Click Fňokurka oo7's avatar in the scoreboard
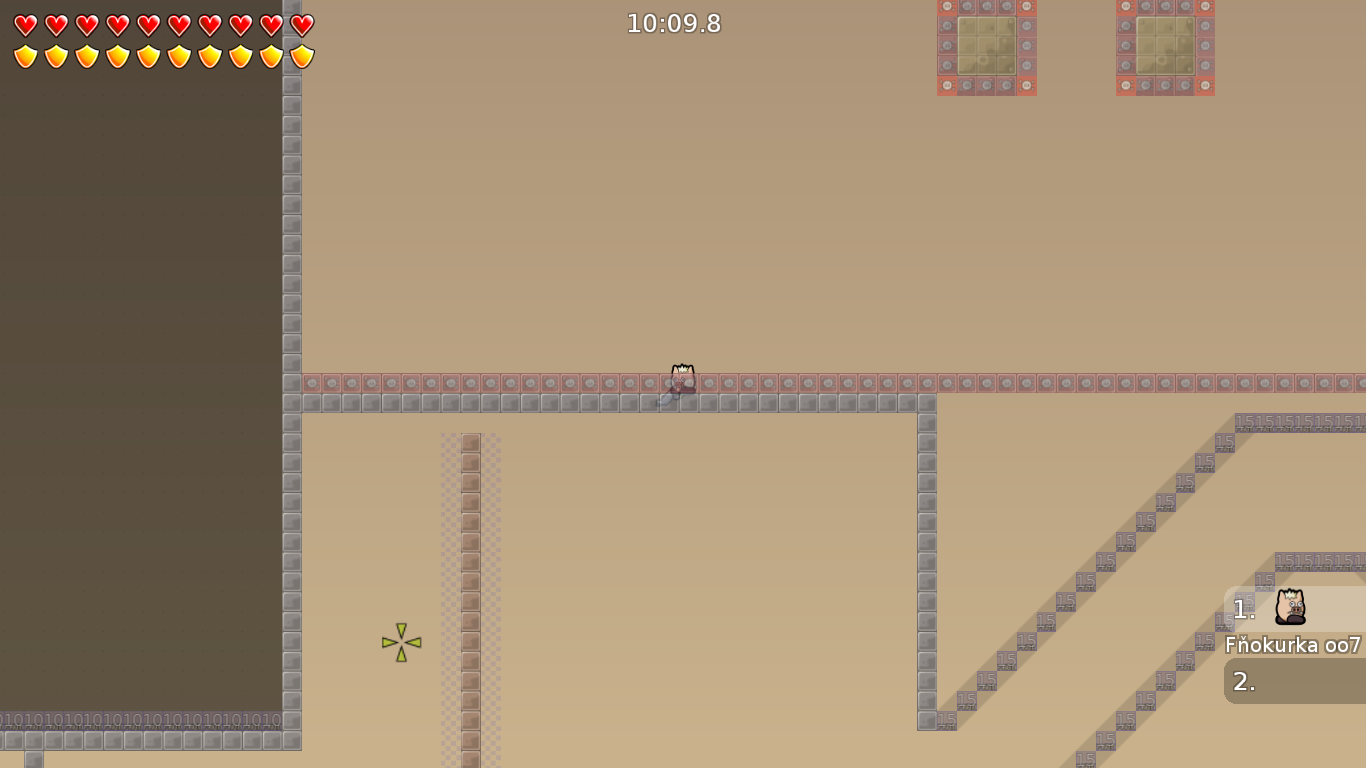 1290,609
